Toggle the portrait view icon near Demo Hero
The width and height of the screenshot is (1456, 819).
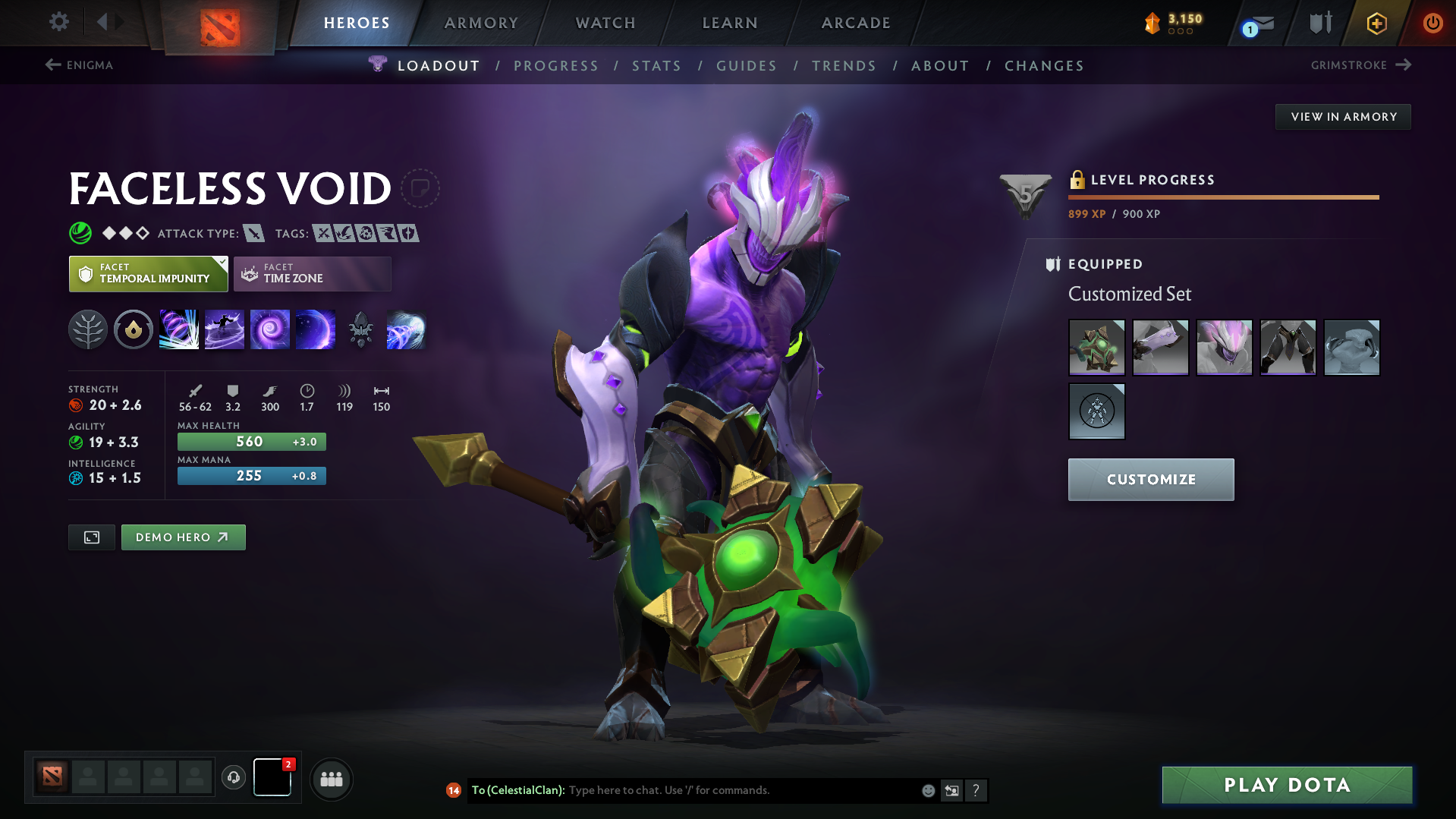pos(91,537)
